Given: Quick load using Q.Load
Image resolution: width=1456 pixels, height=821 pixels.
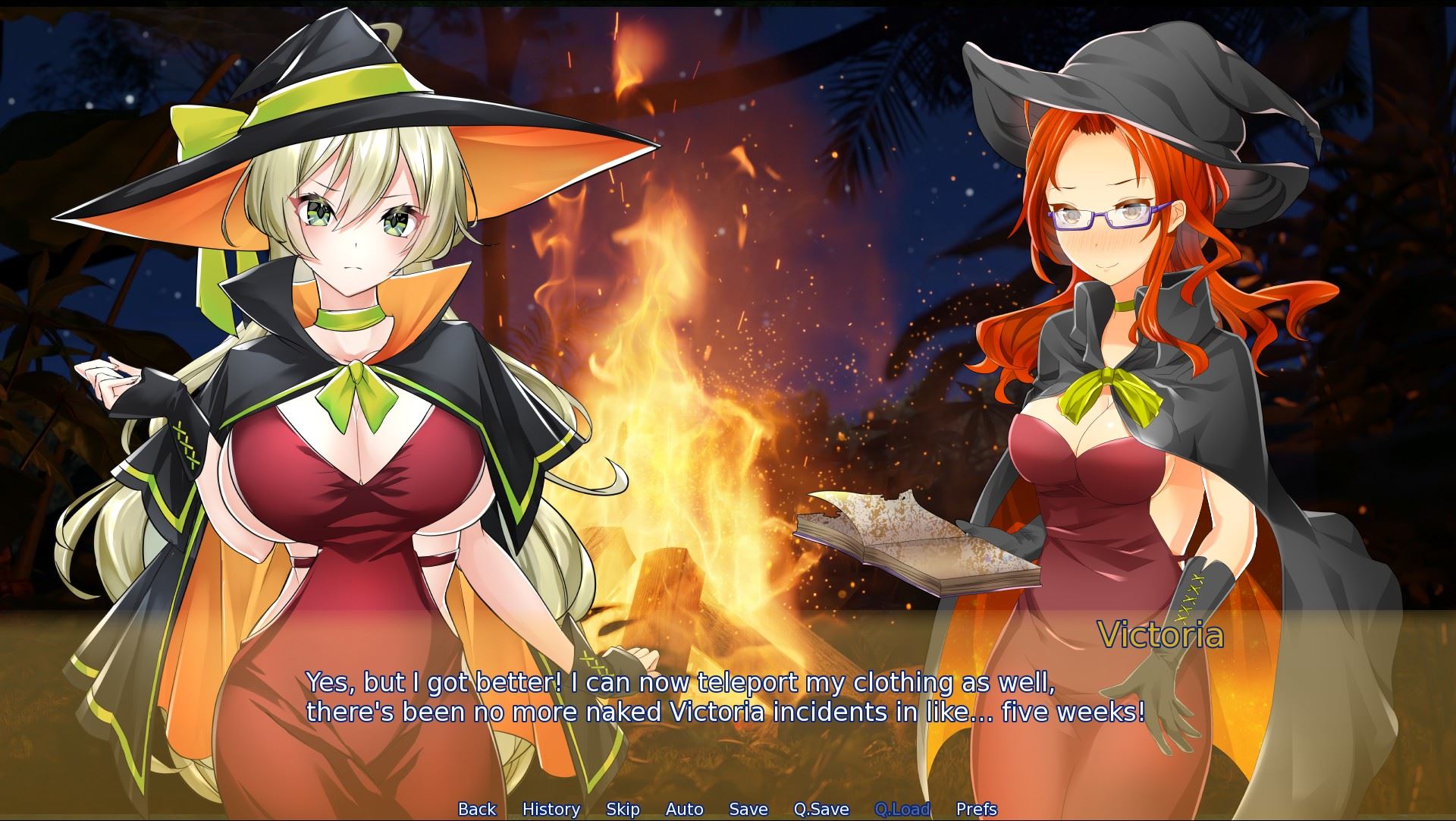Looking at the screenshot, I should (x=902, y=809).
